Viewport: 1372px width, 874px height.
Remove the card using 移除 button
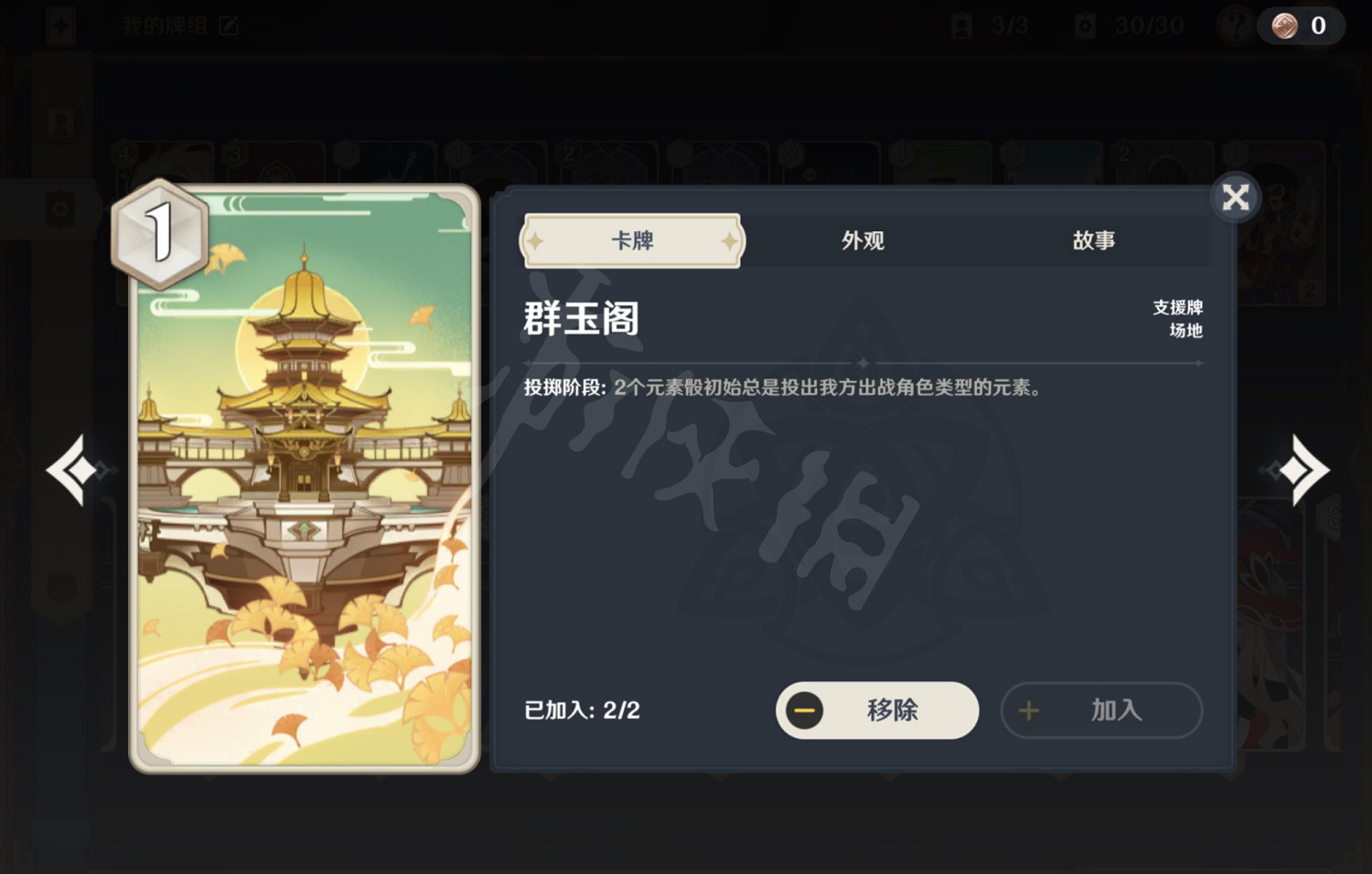[x=876, y=710]
